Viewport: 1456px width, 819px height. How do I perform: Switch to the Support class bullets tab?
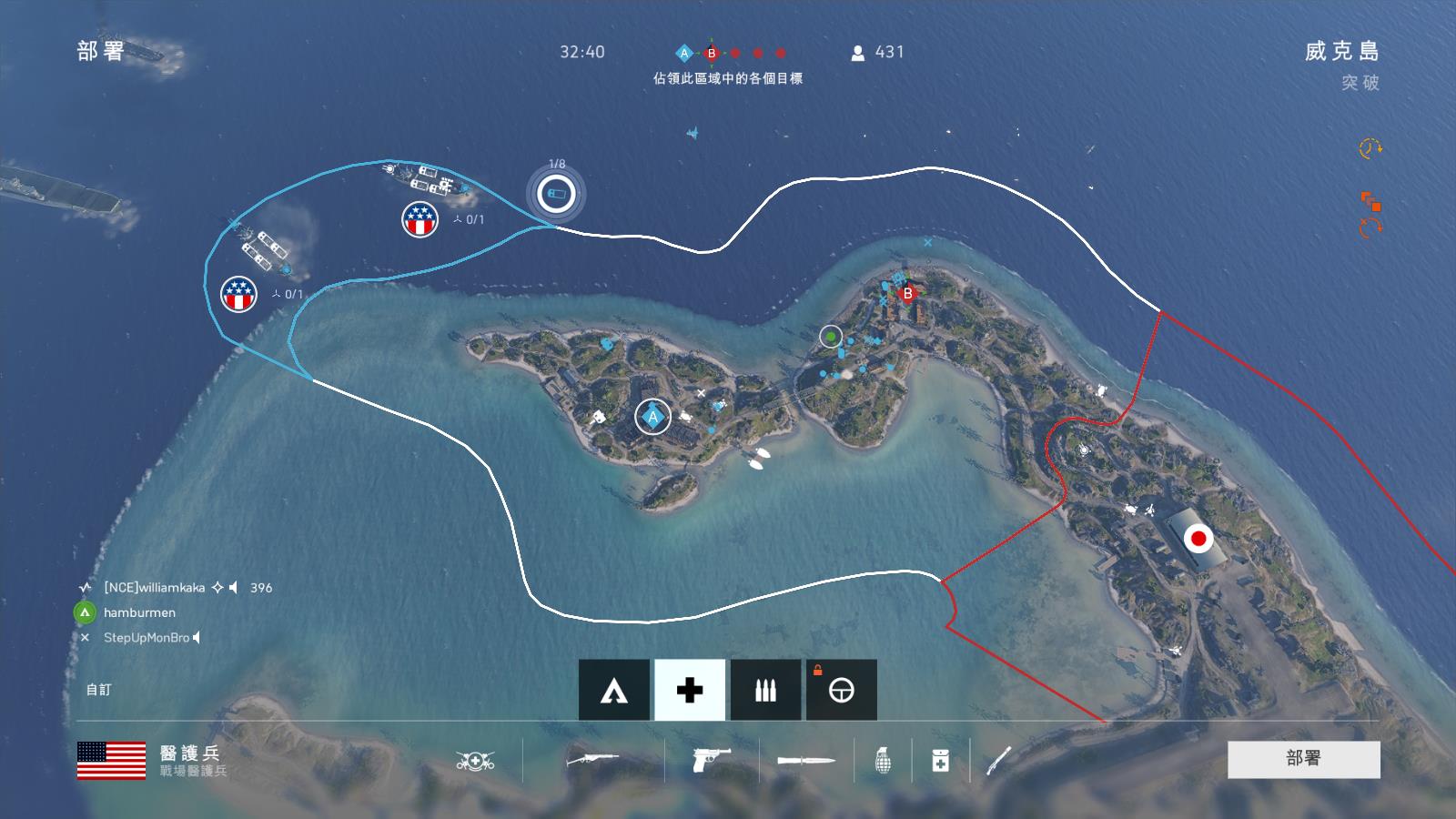pyautogui.click(x=765, y=690)
